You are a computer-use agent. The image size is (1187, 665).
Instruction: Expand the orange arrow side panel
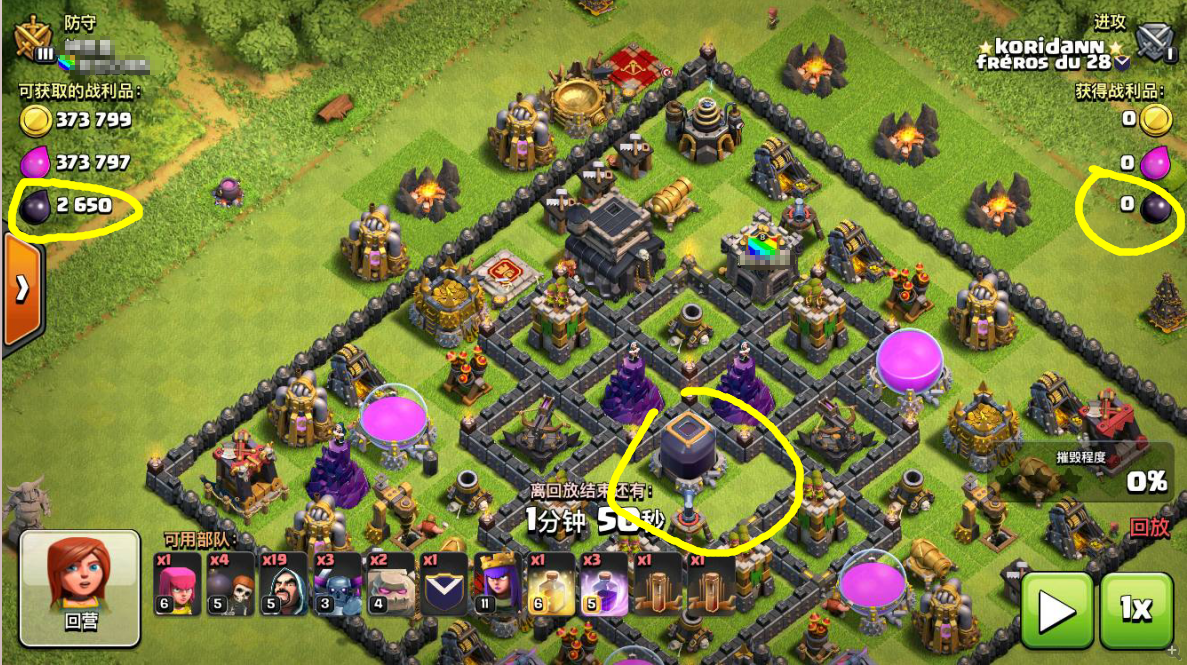(x=22, y=290)
